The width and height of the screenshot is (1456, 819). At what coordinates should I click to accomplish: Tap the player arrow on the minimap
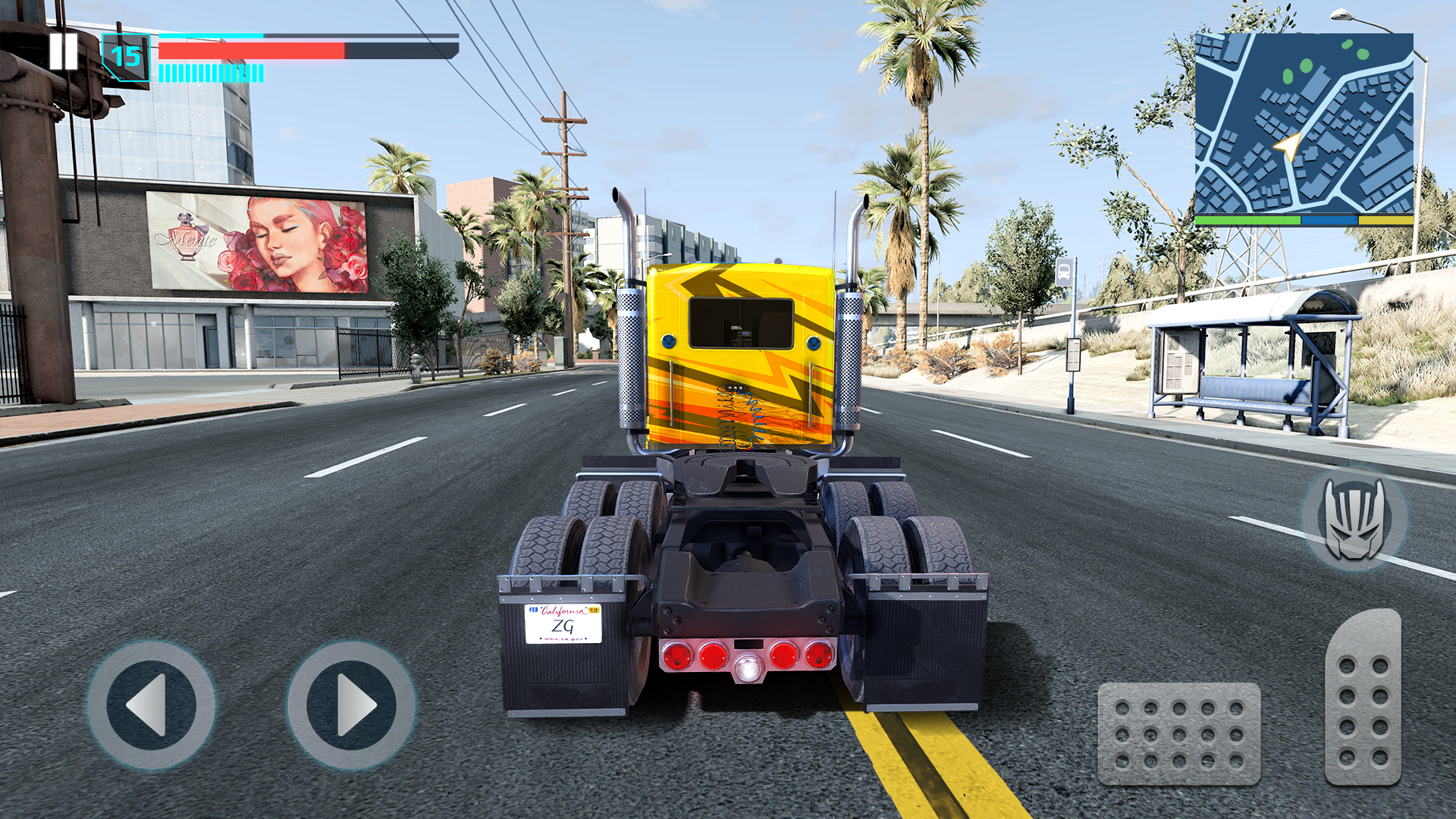(x=1287, y=146)
